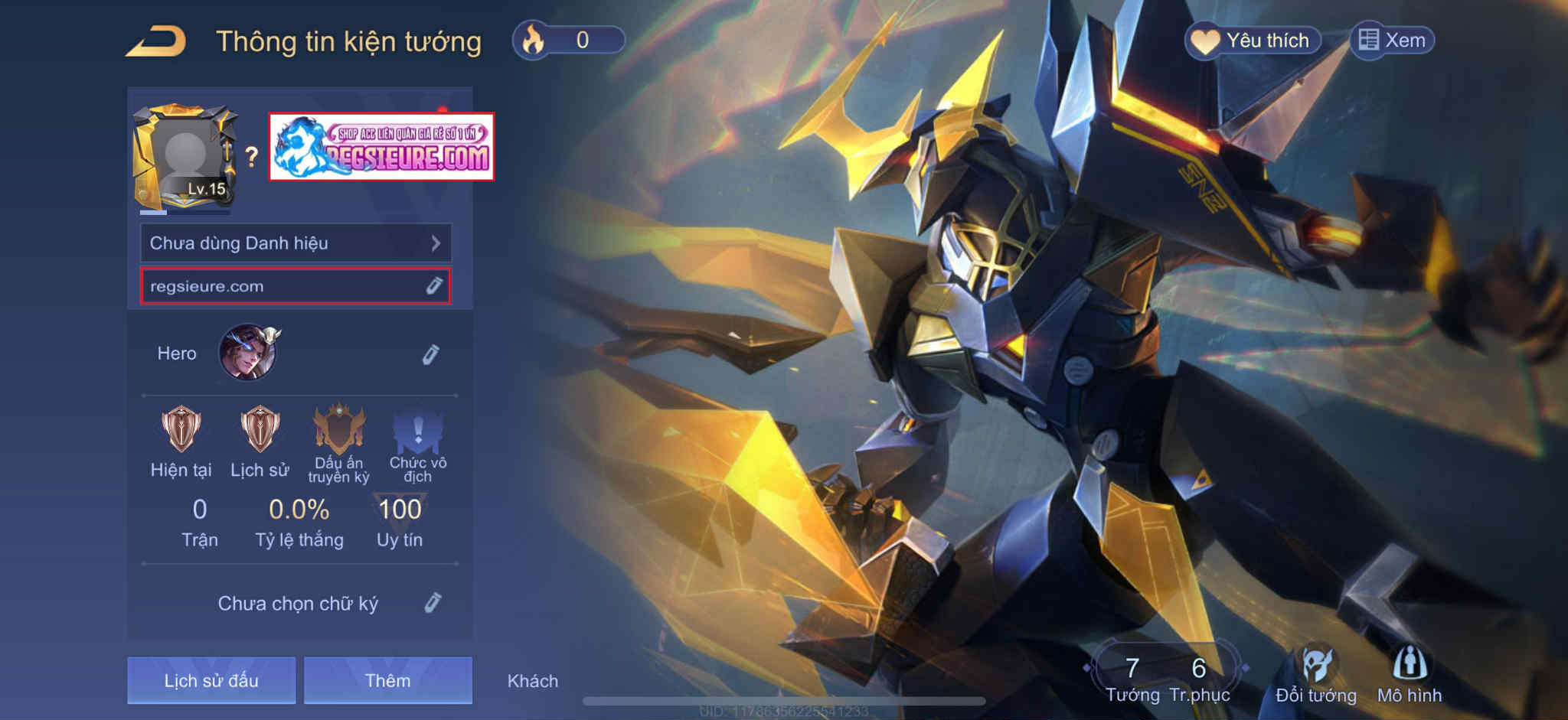Show the Tướng hero count
The height and width of the screenshot is (720, 1568).
(1132, 679)
